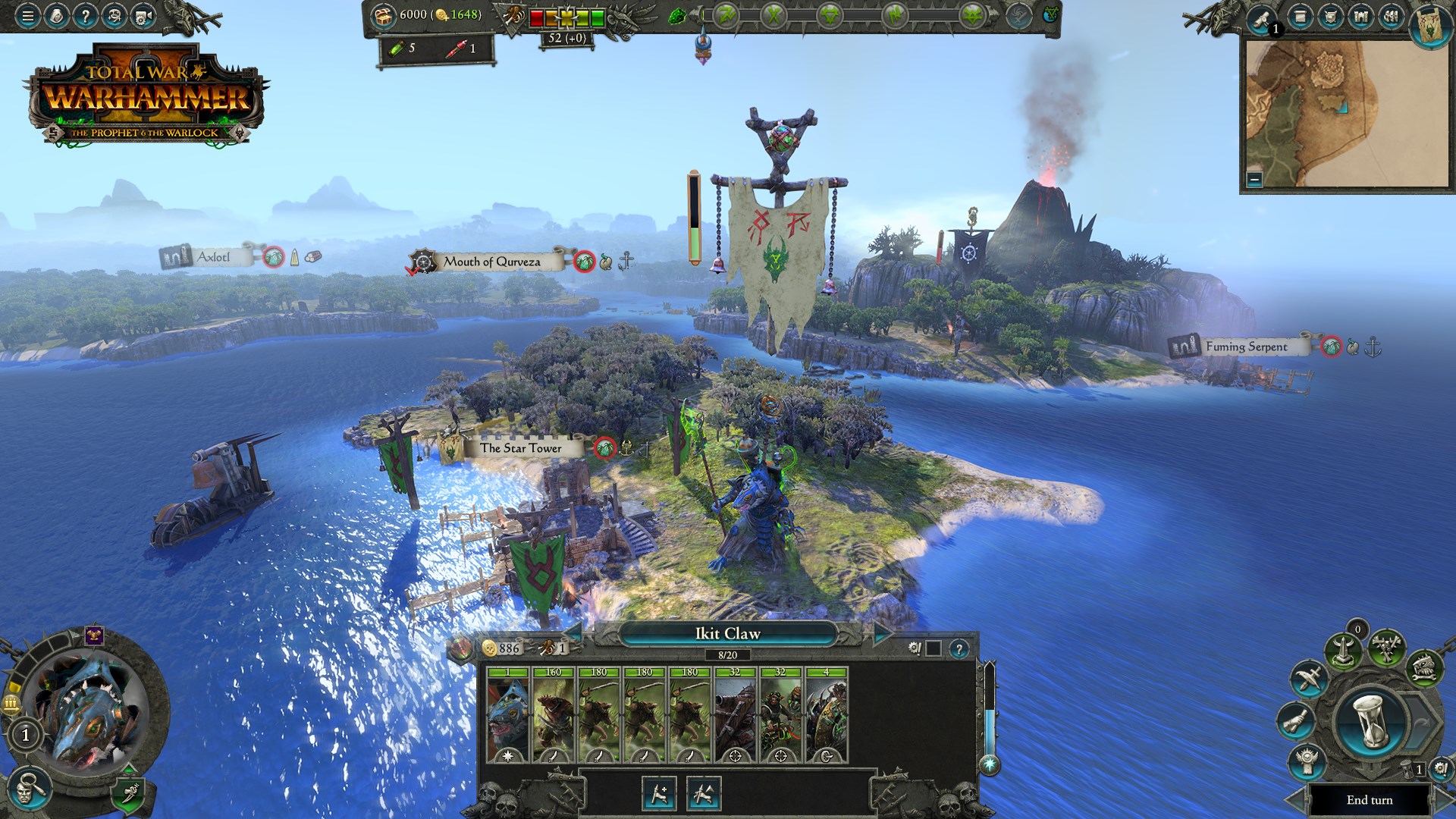Open the main game menu
The width and height of the screenshot is (1456, 819).
[27, 15]
